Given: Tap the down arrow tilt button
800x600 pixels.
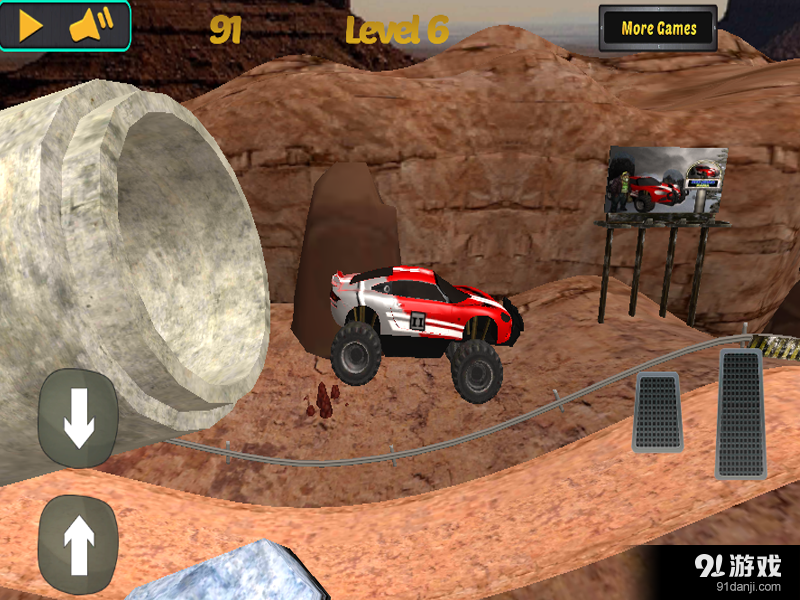Looking at the screenshot, I should point(78,418).
